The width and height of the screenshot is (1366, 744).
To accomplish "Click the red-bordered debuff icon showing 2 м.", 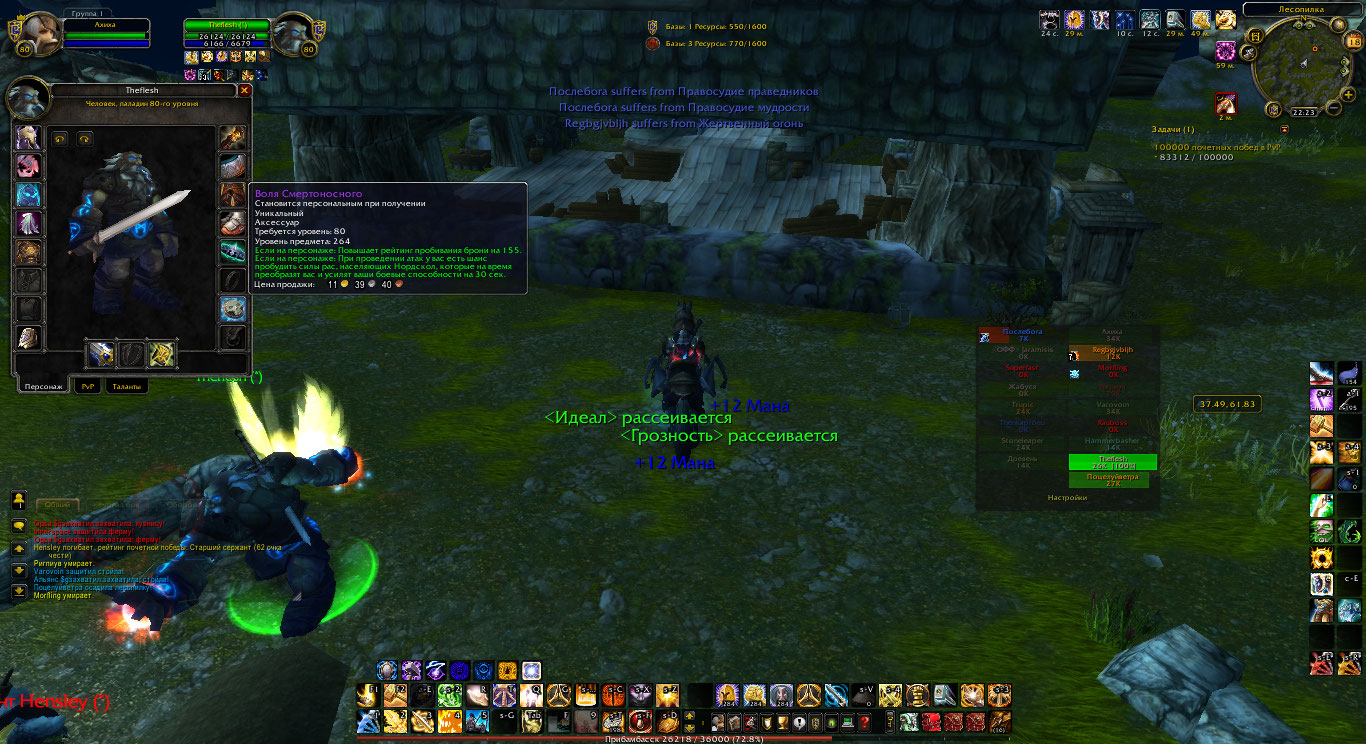I will click(1225, 102).
